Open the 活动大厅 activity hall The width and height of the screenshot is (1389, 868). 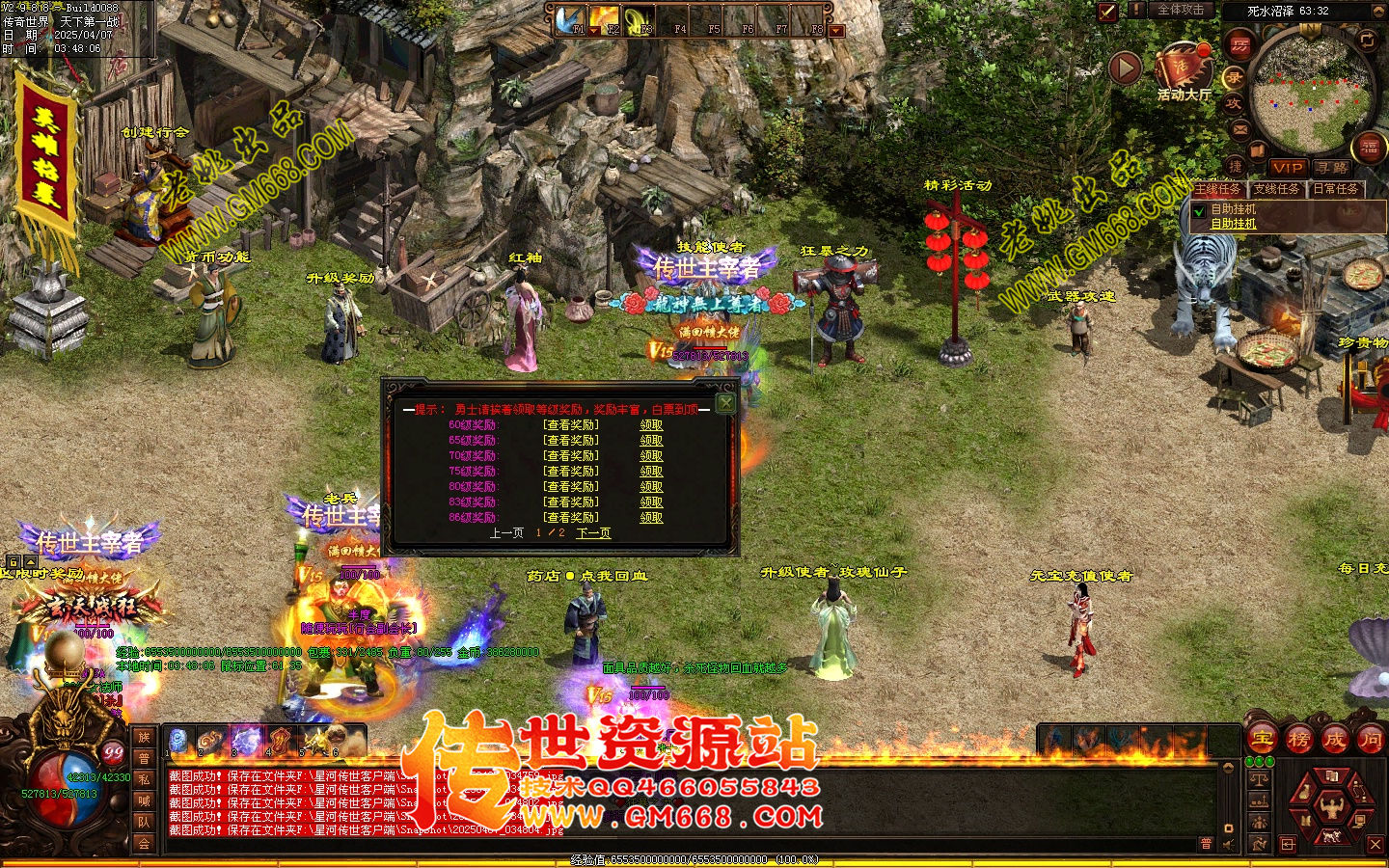(x=1184, y=69)
